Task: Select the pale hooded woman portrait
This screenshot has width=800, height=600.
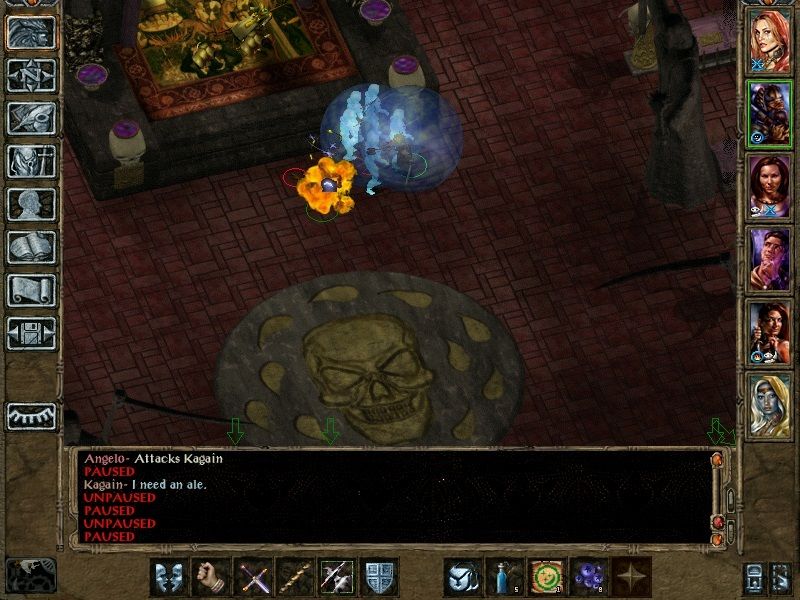Action: [x=769, y=402]
